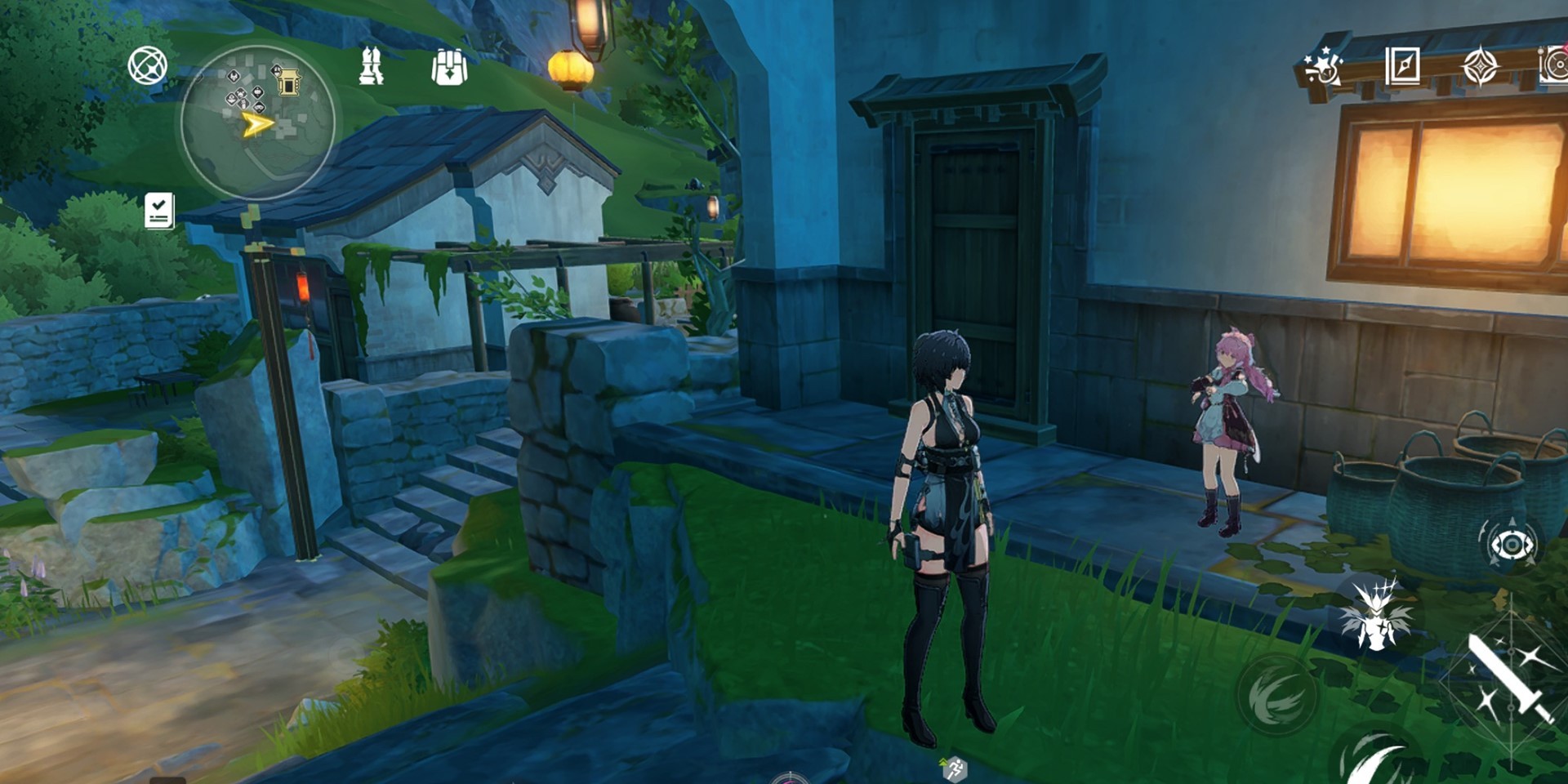The height and width of the screenshot is (784, 1568).
Task: Open the quest checklist tracker
Action: pos(159,211)
